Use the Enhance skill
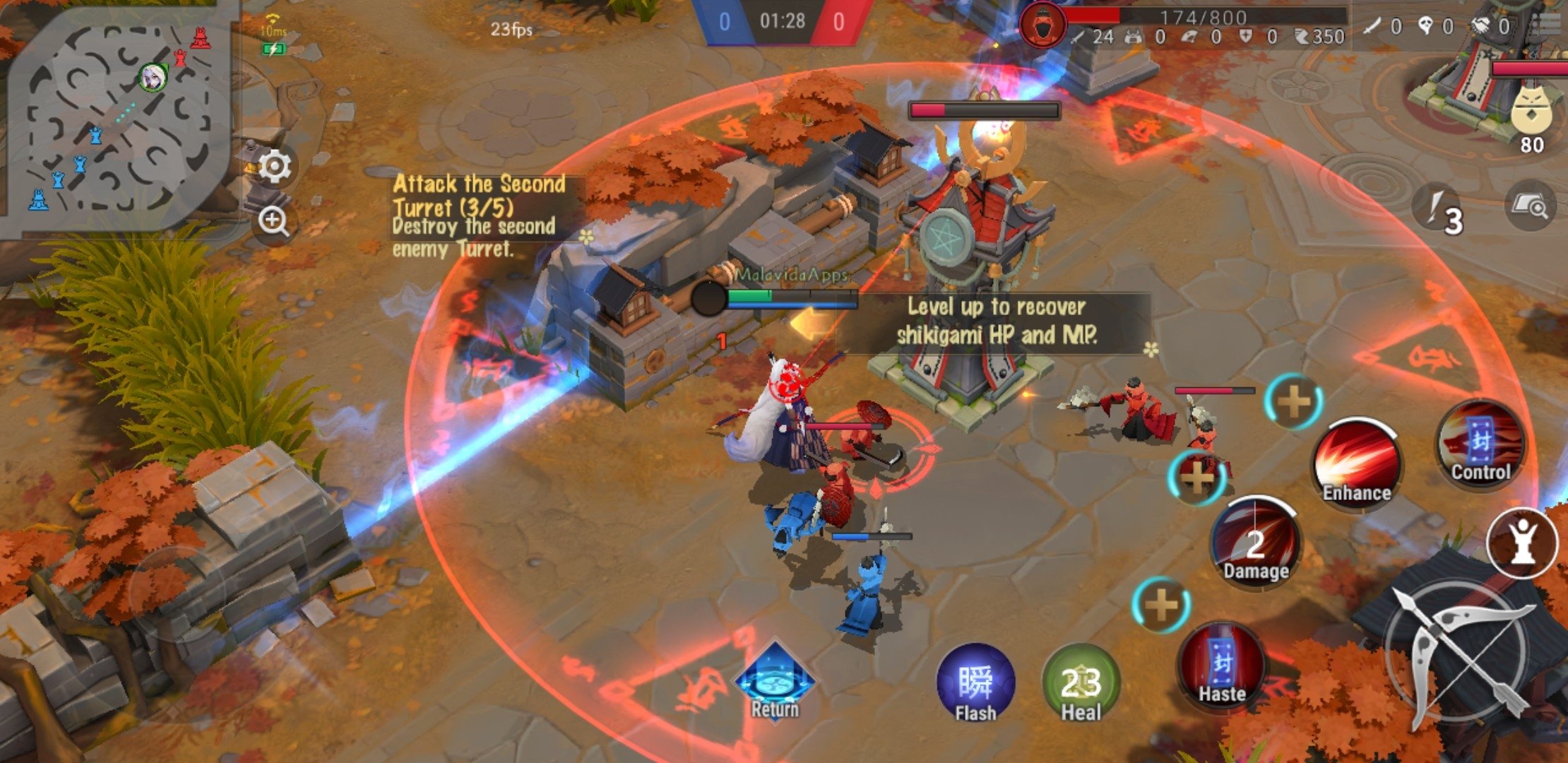This screenshot has height=763, width=1568. [x=1356, y=463]
